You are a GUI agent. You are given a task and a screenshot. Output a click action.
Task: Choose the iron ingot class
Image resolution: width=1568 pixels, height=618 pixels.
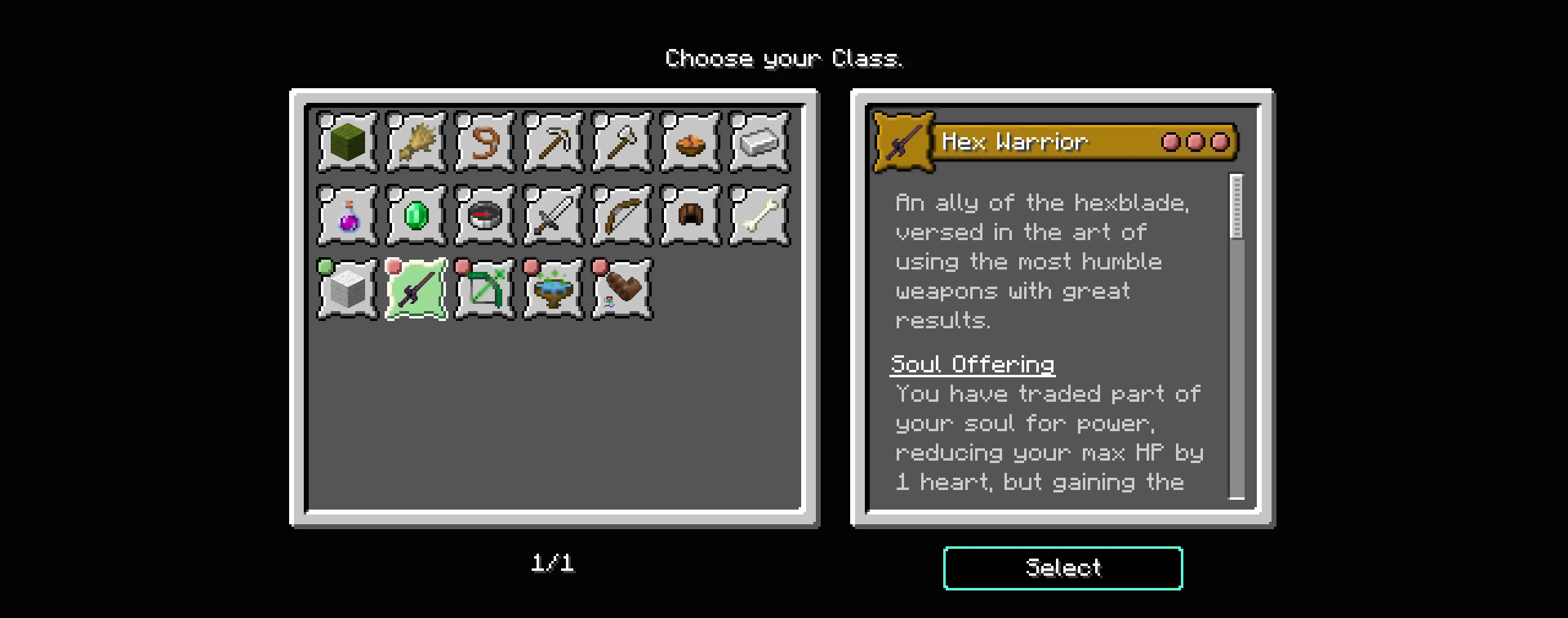click(x=759, y=142)
